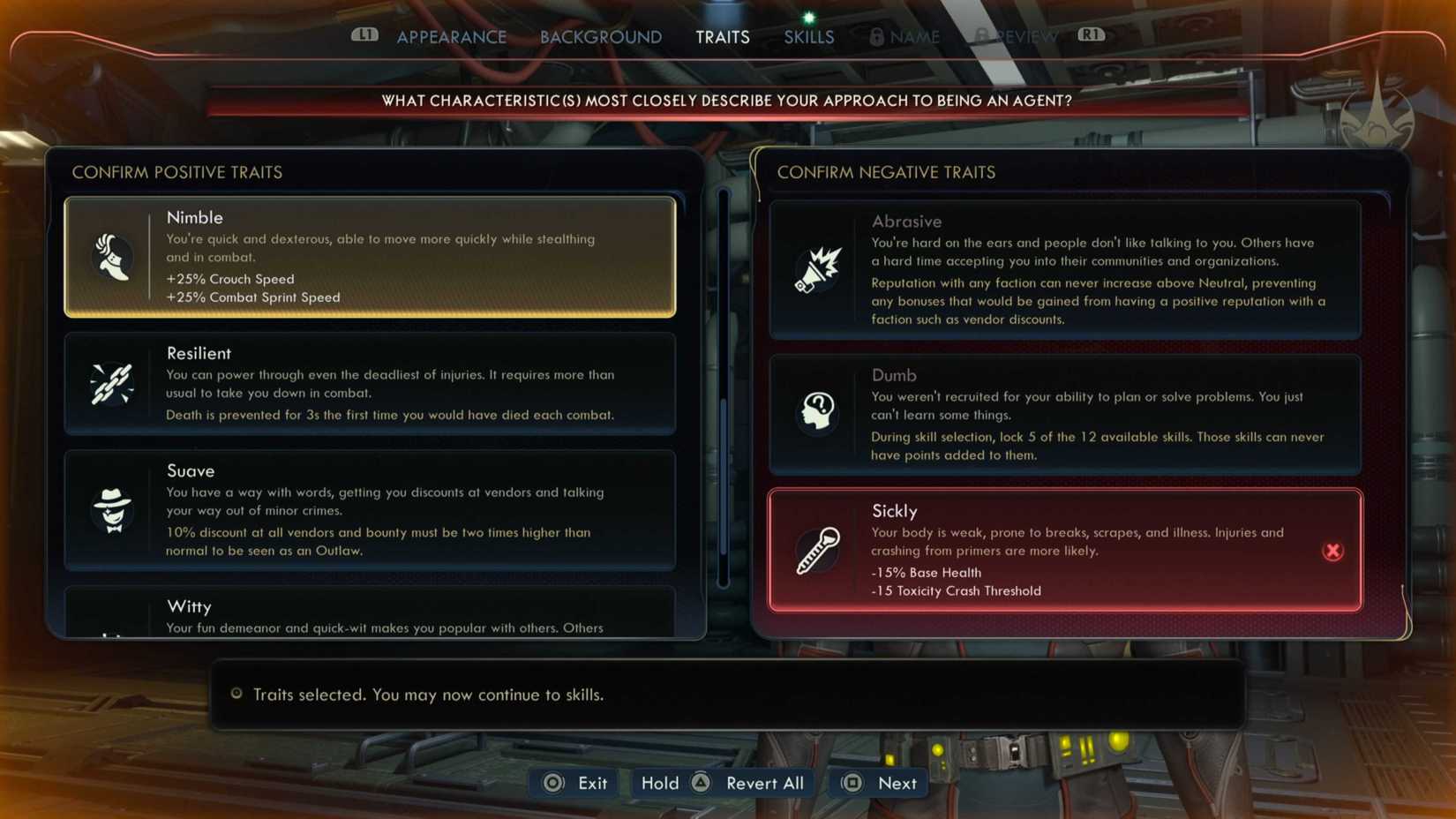Enable the Resilient trait
The height and width of the screenshot is (819, 1456).
click(369, 384)
